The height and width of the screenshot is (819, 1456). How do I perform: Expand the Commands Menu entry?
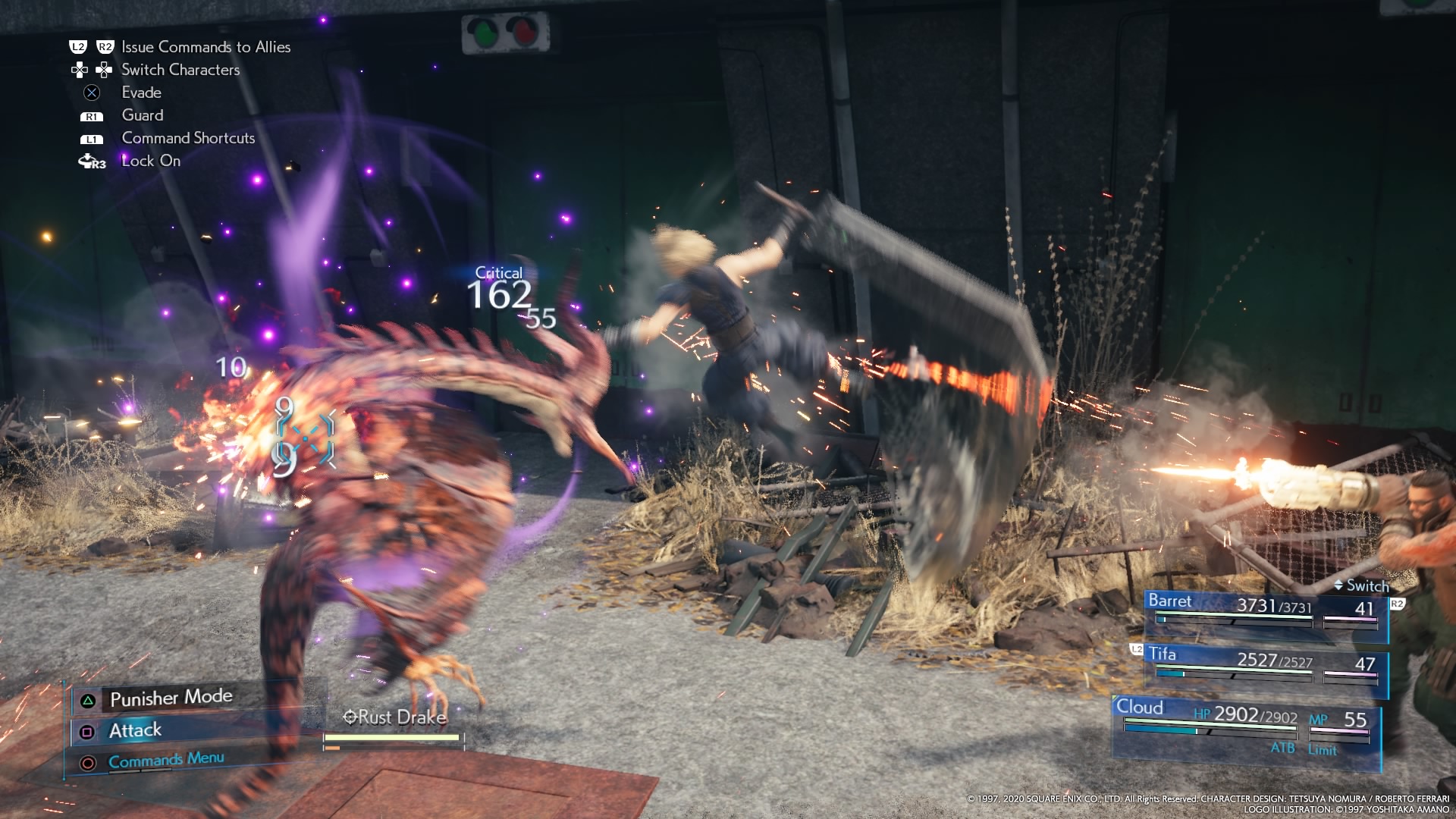pos(165,758)
